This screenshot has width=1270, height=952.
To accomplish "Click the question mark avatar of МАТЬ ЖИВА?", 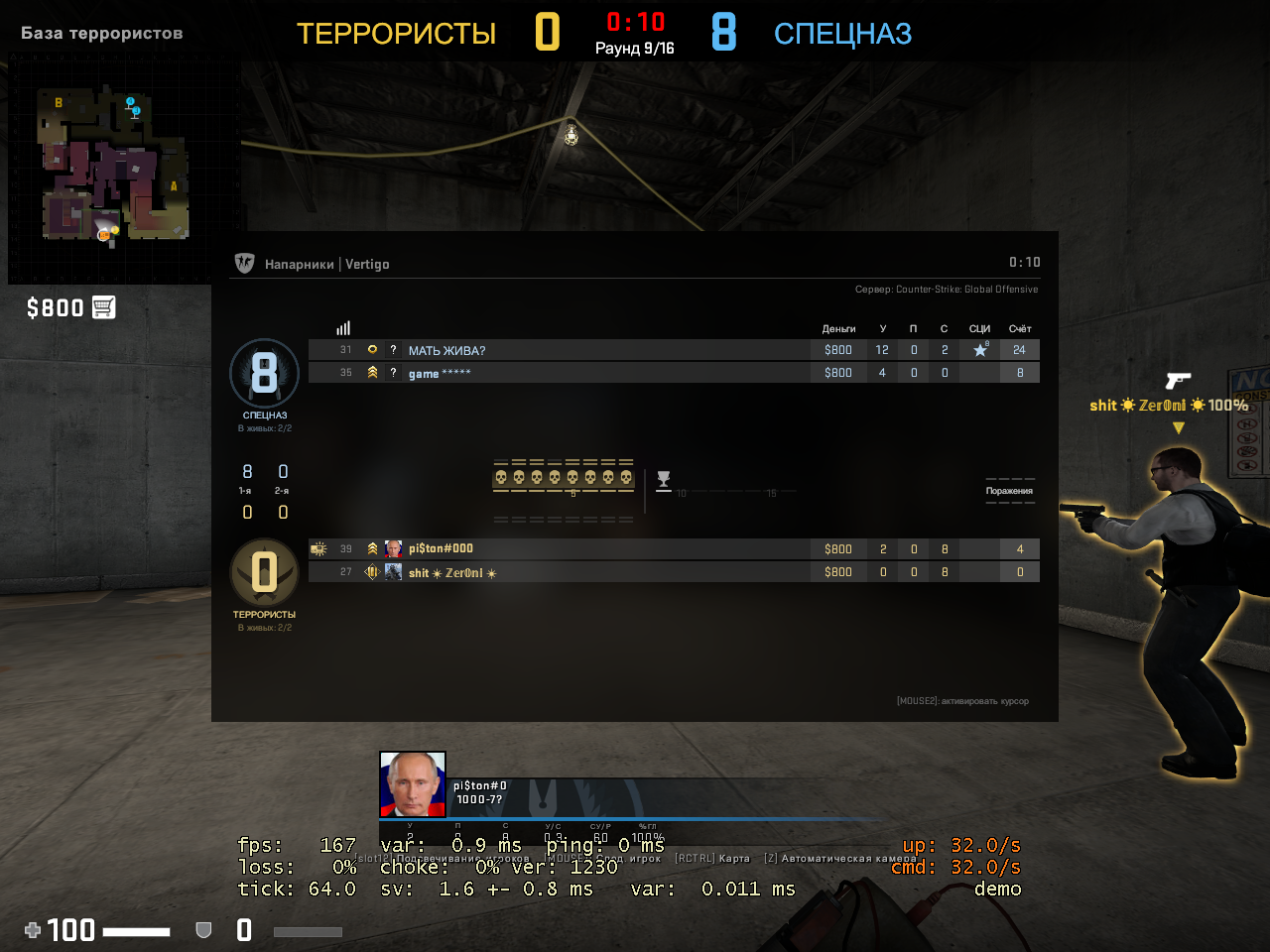I will coord(393,350).
